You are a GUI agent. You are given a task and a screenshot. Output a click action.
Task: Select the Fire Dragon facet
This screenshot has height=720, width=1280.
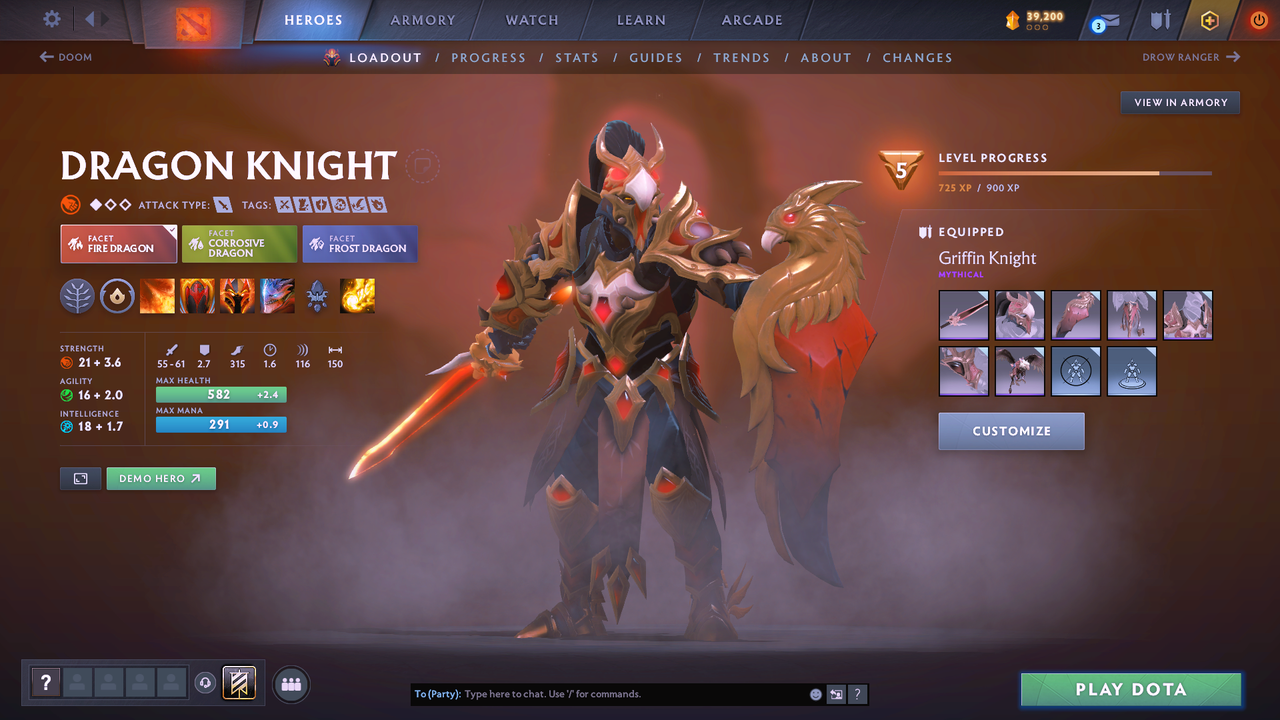tap(118, 243)
